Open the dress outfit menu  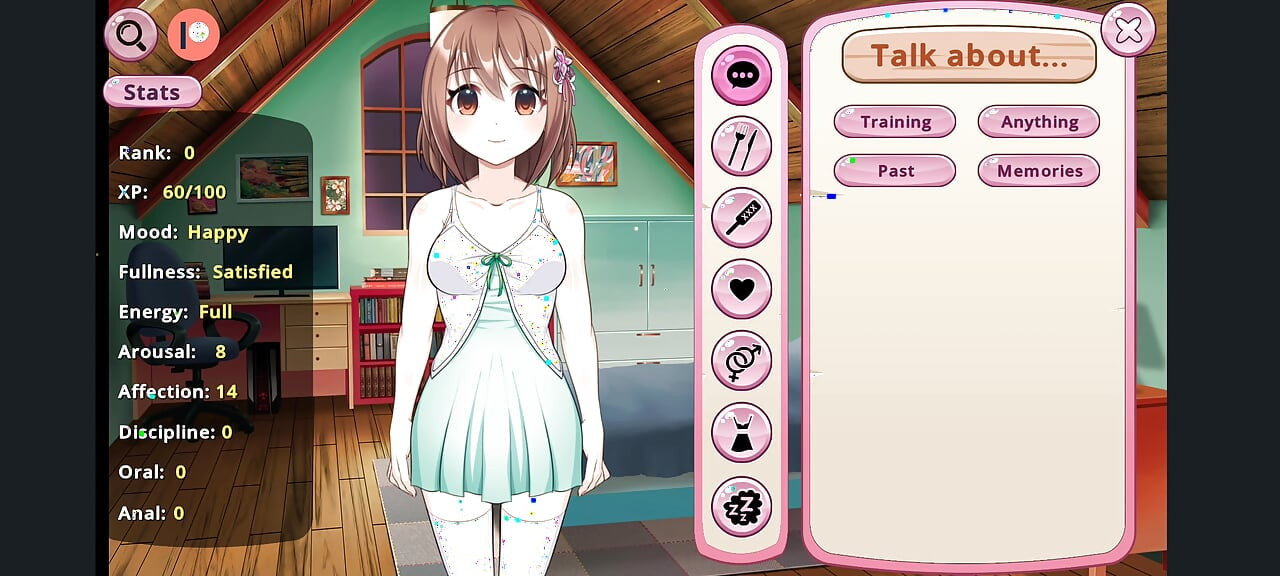741,433
